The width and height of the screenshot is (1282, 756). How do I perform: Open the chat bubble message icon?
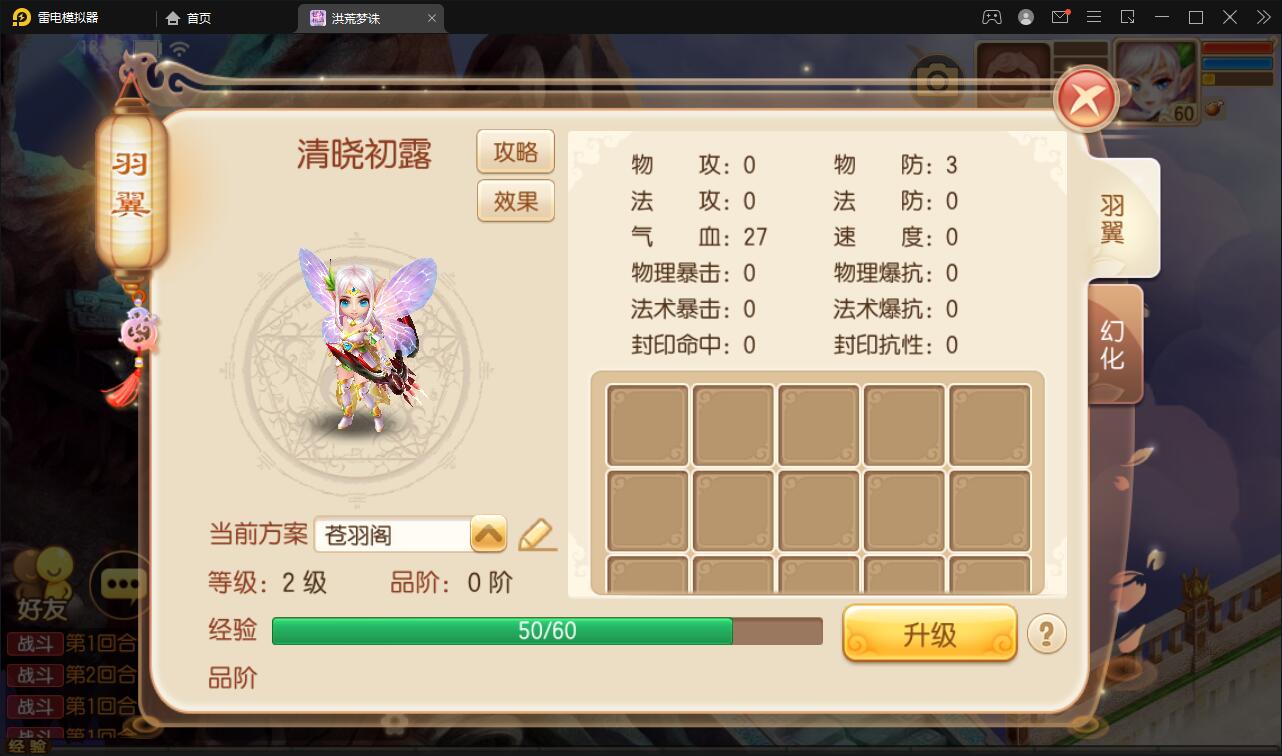tap(123, 585)
